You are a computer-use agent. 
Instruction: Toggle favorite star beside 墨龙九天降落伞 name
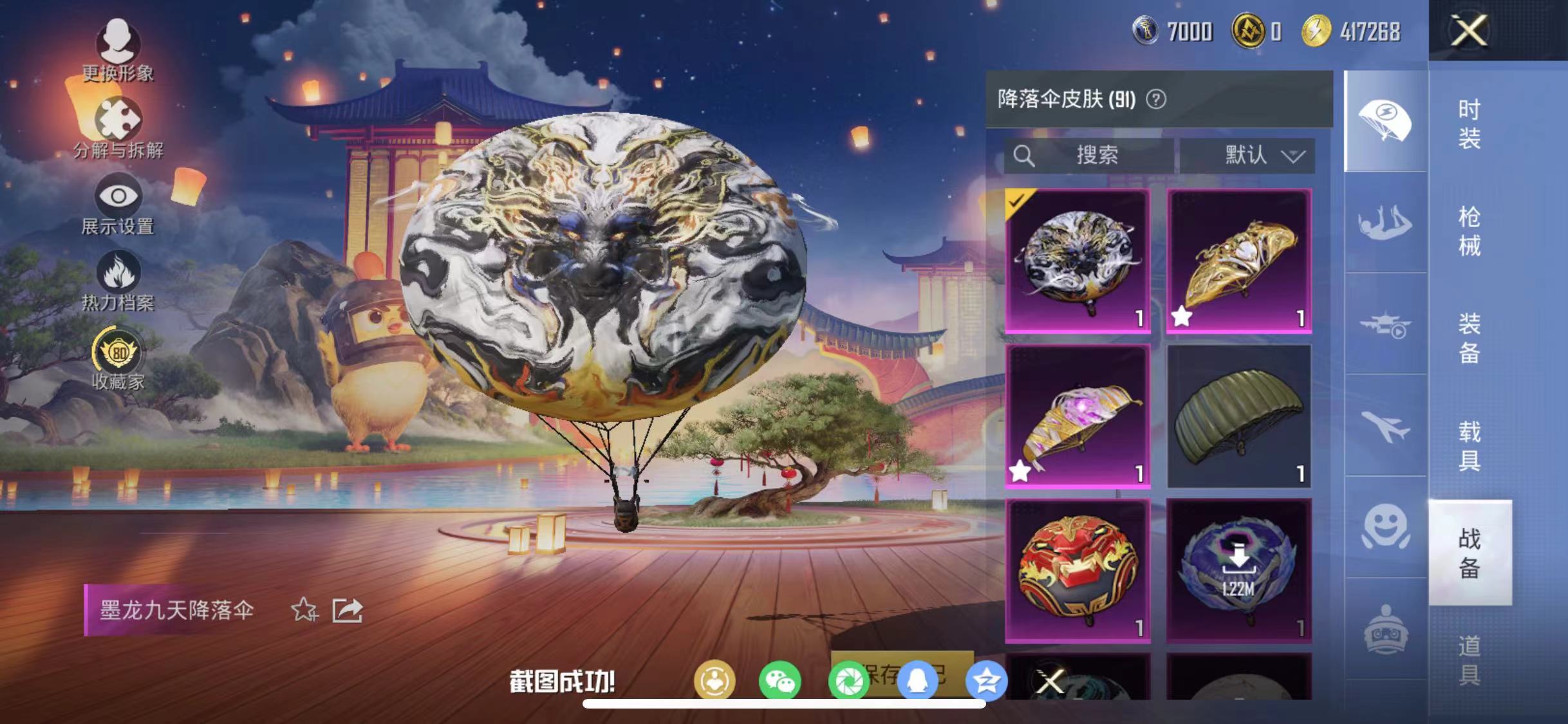pyautogui.click(x=304, y=610)
